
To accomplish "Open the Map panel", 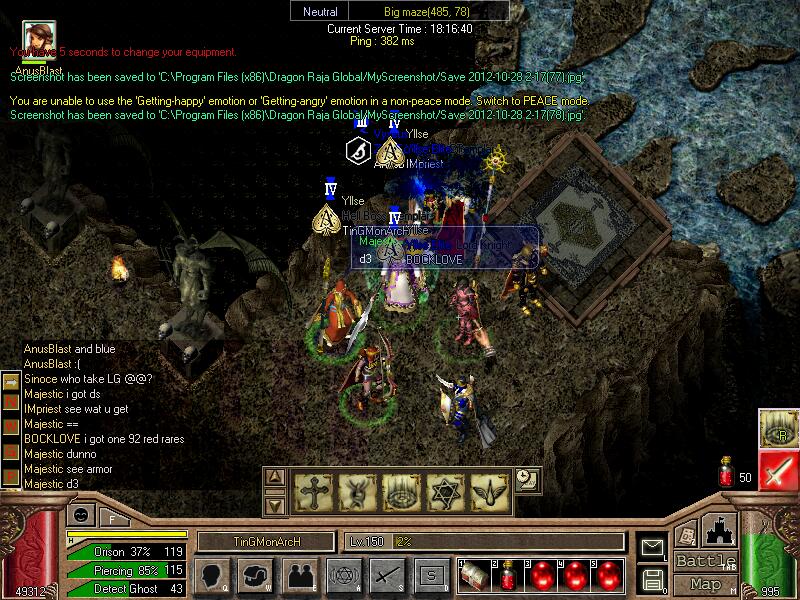I will tap(705, 584).
